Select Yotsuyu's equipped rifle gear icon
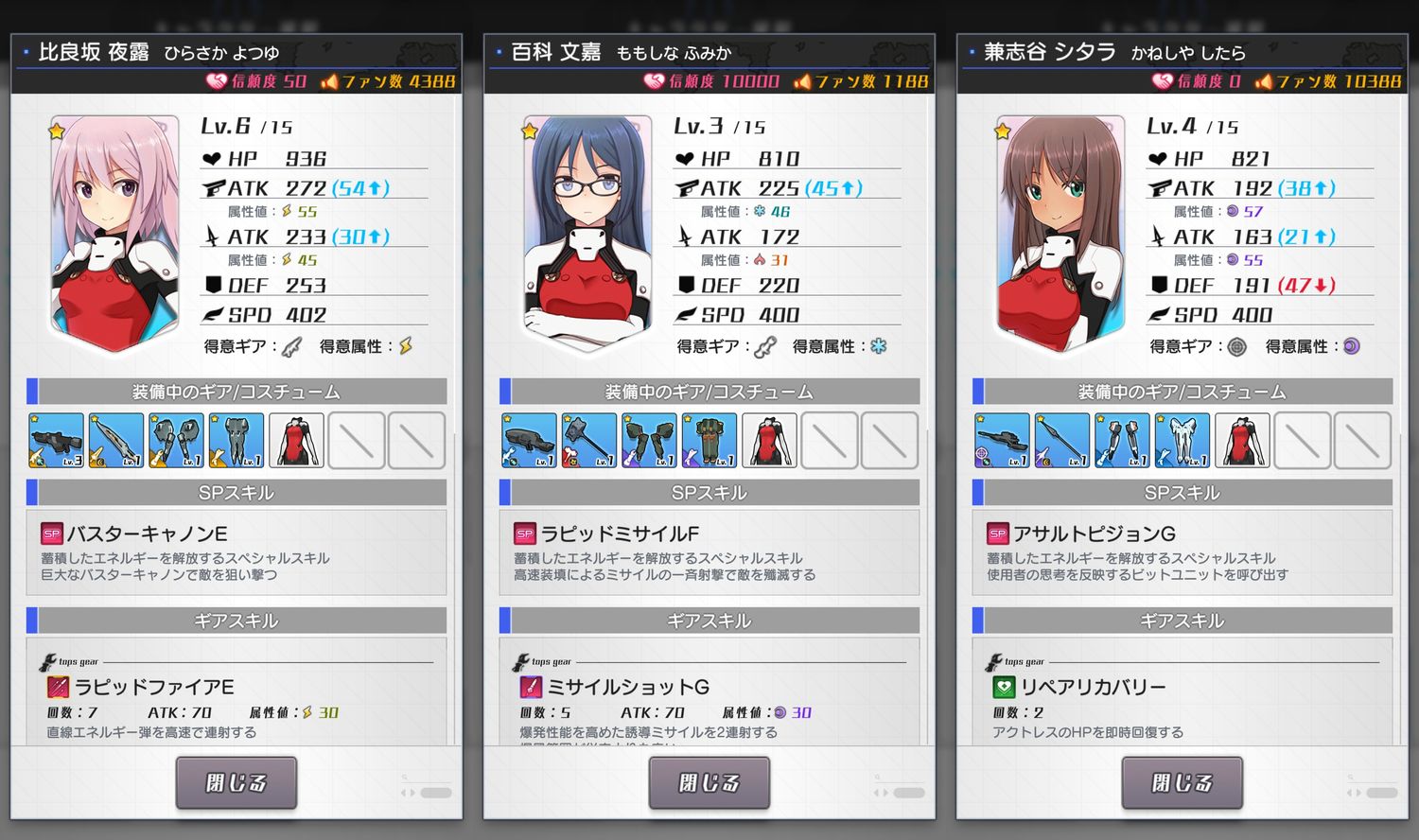The height and width of the screenshot is (840, 1419). 56,439
